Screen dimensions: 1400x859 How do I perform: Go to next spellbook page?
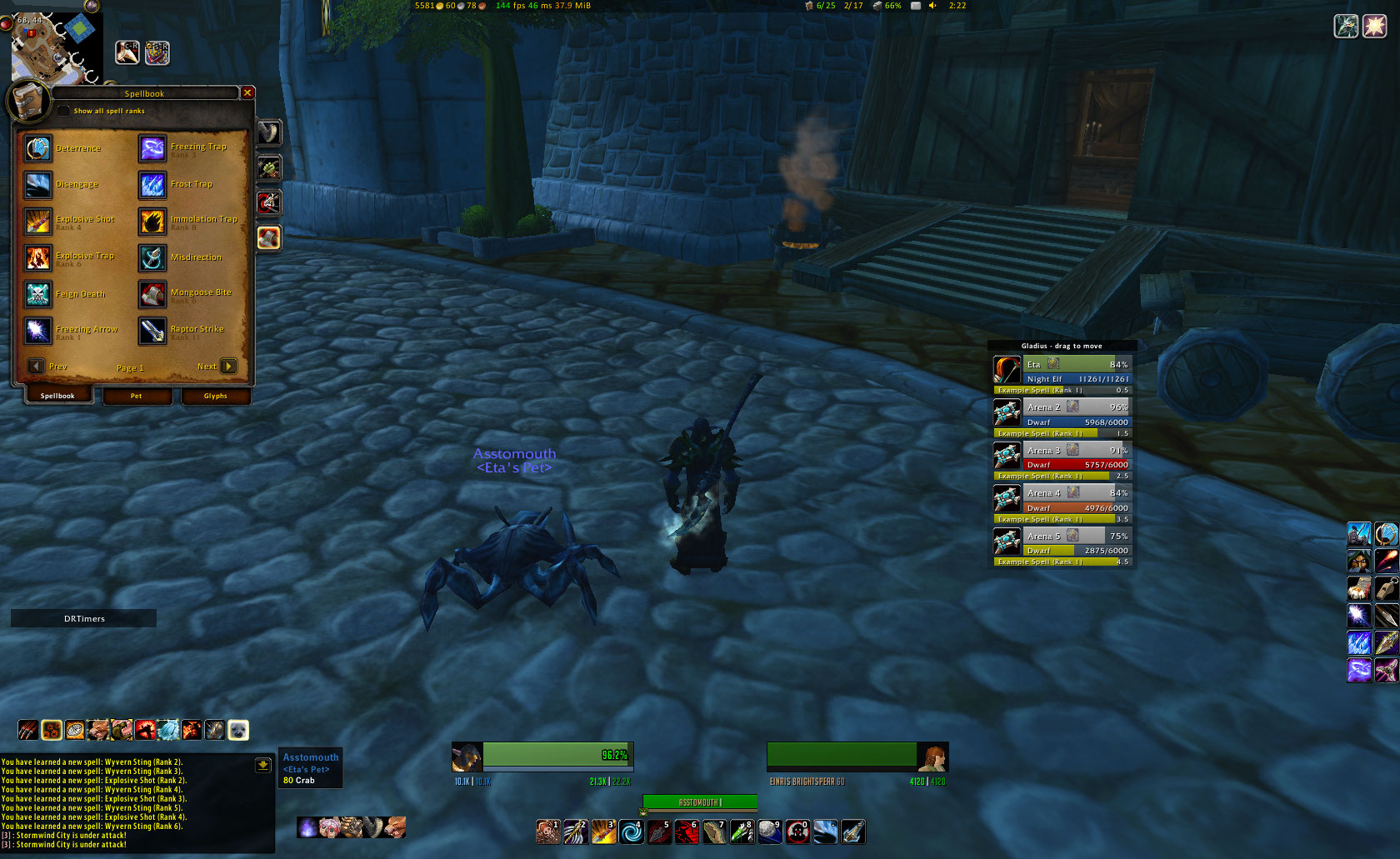point(228,366)
